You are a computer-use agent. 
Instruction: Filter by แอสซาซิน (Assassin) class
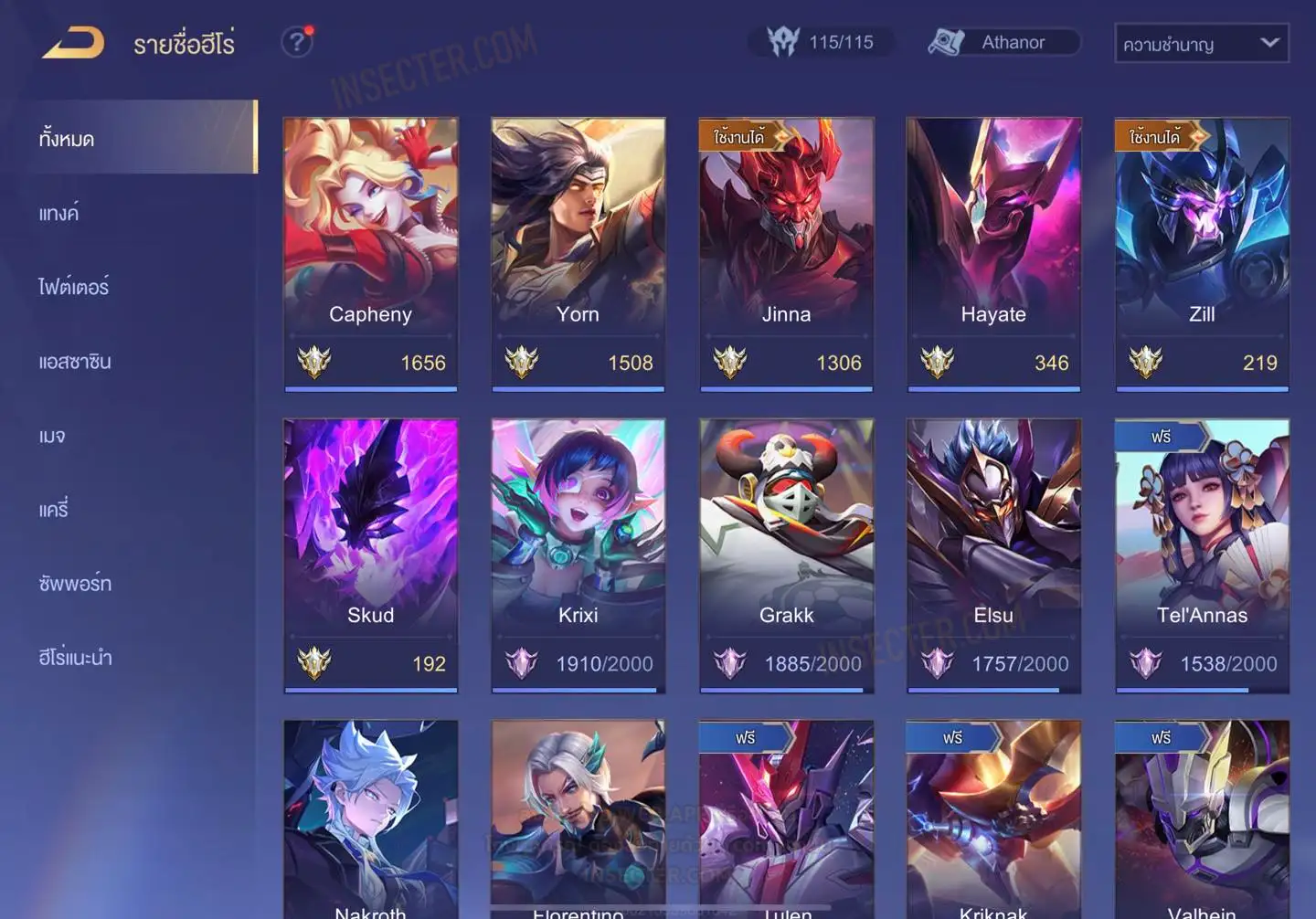coord(75,362)
